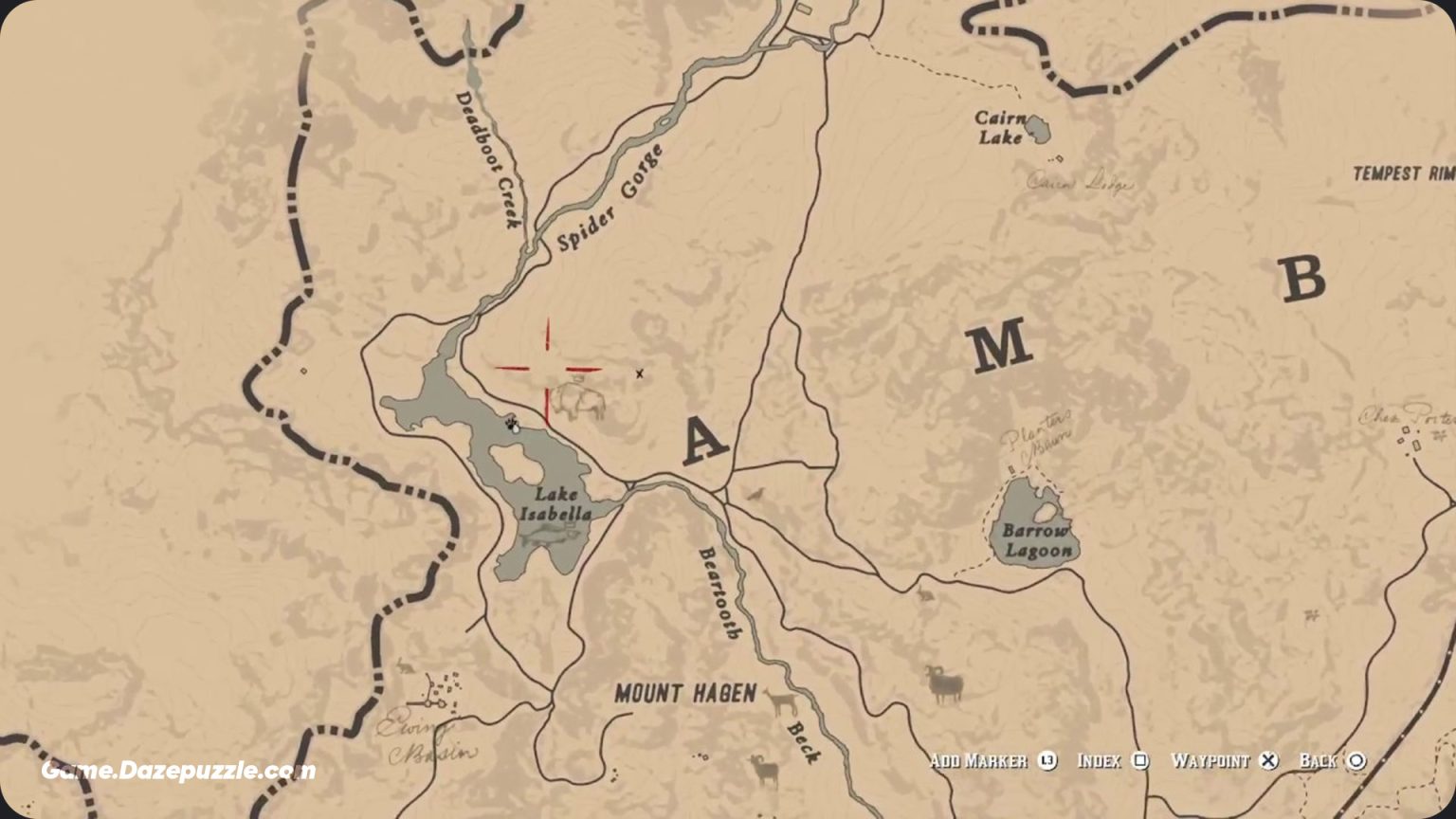Click the bird sketch icon east of region letter A
This screenshot has height=819, width=1456.
point(755,493)
